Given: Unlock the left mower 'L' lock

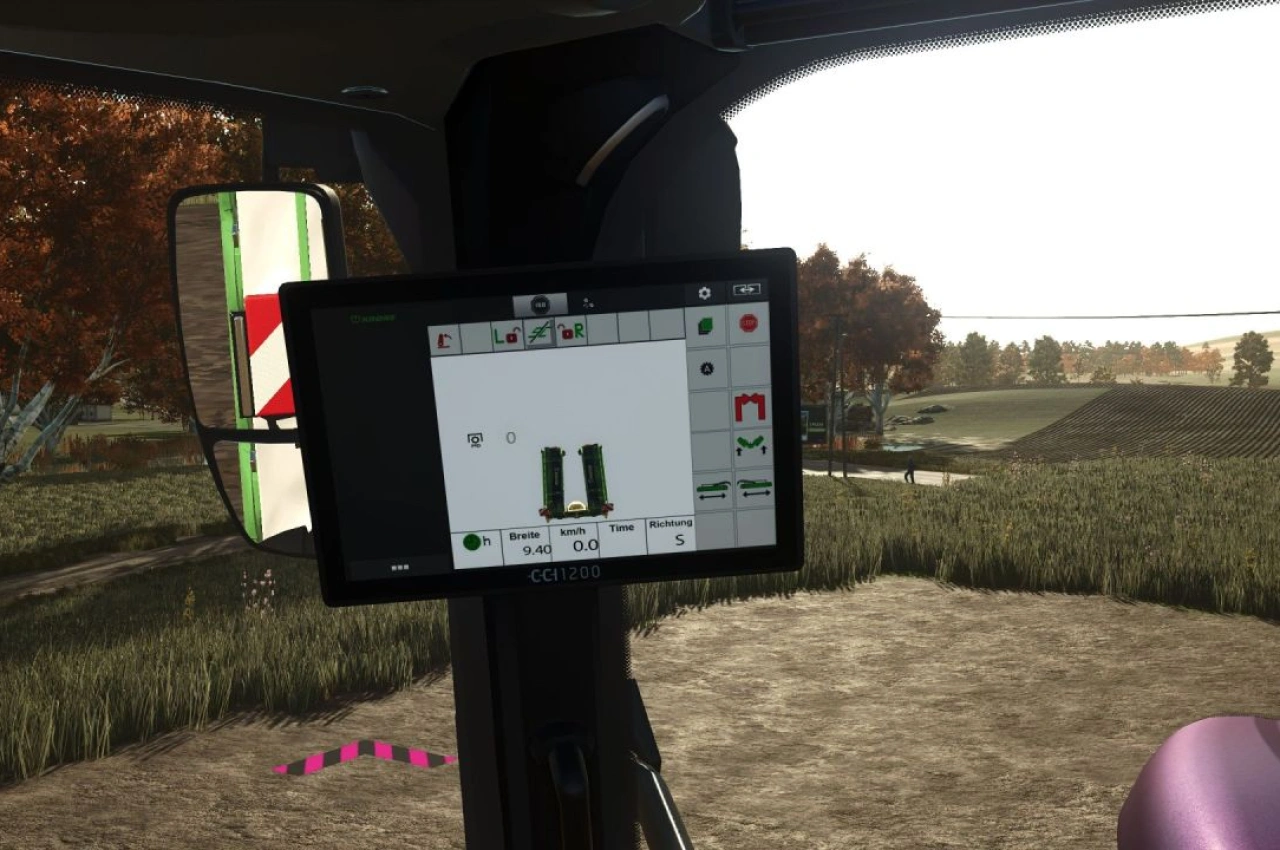Looking at the screenshot, I should point(506,334).
